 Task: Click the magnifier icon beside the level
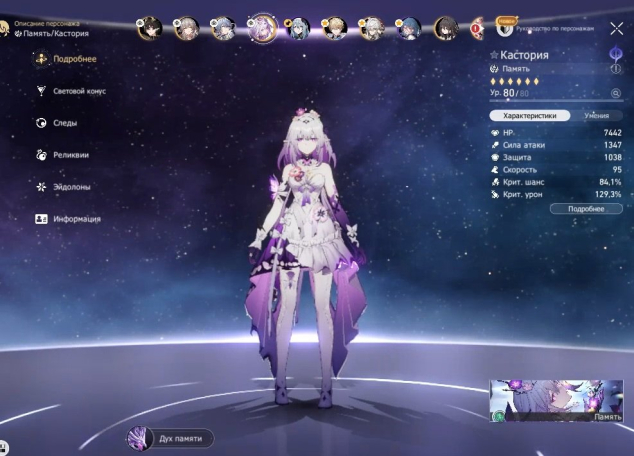[x=616, y=93]
